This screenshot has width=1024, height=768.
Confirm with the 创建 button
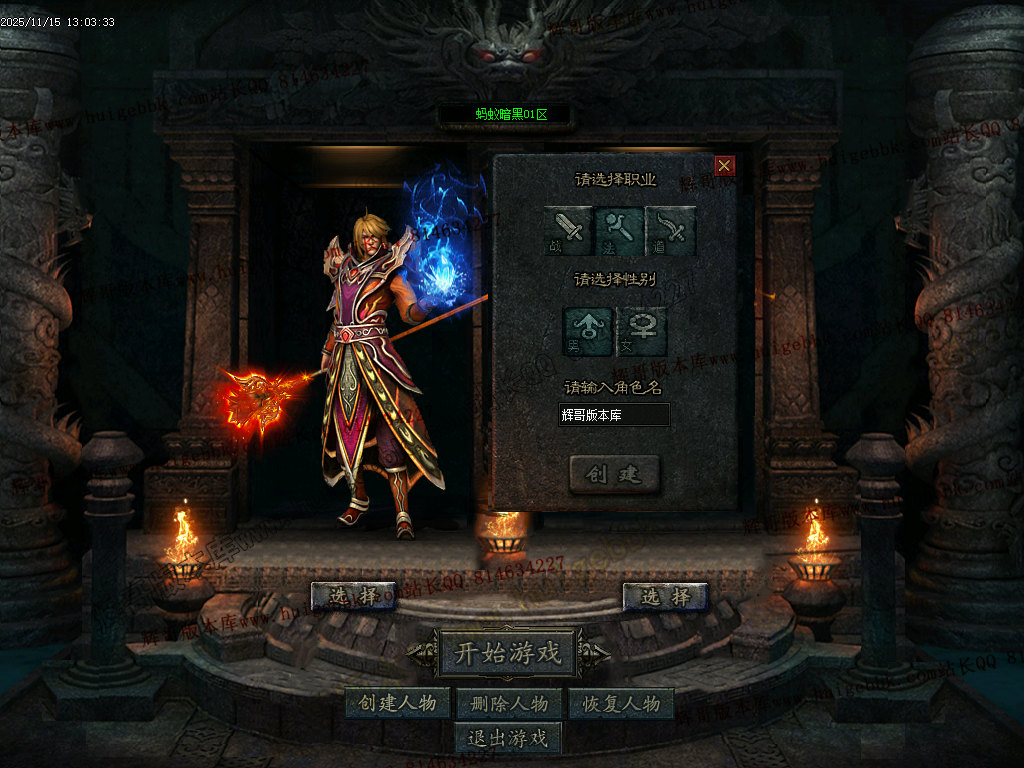tap(614, 474)
